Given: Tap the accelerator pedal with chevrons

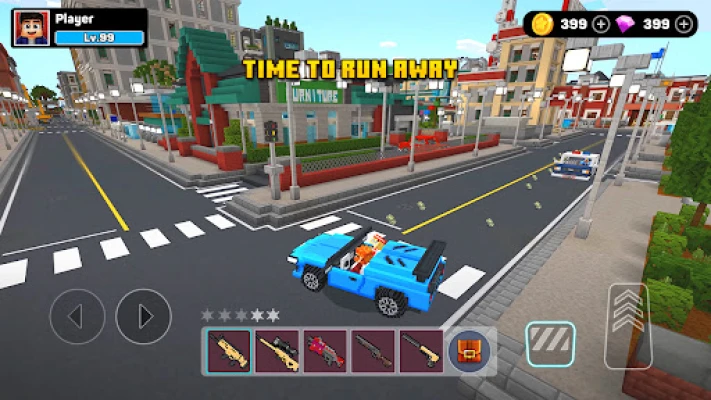Looking at the screenshot, I should (628, 312).
